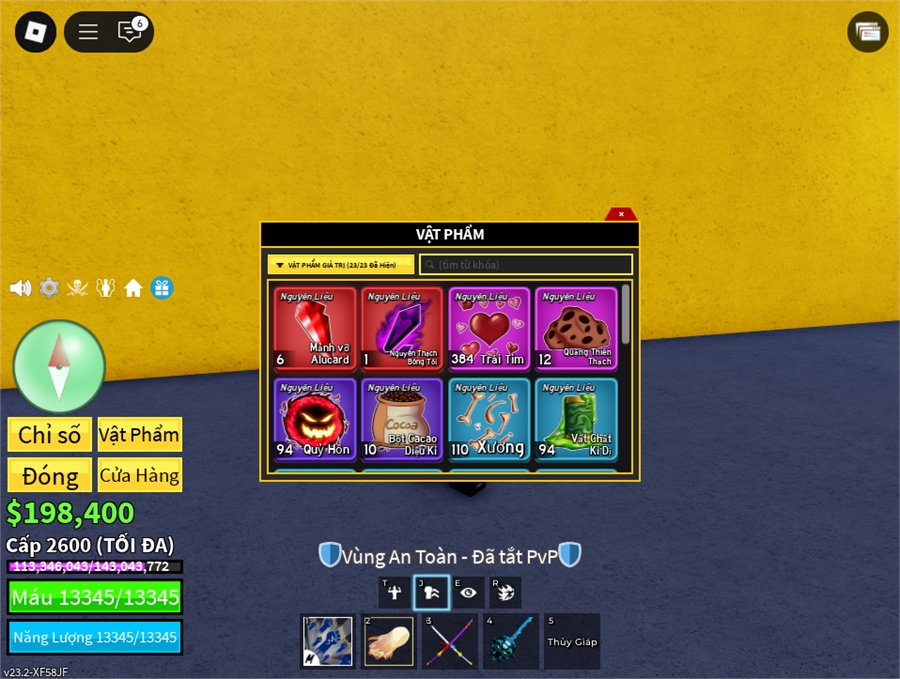This screenshot has width=900, height=679.
Task: Select the Trái Tim heart item
Action: pyautogui.click(x=489, y=329)
